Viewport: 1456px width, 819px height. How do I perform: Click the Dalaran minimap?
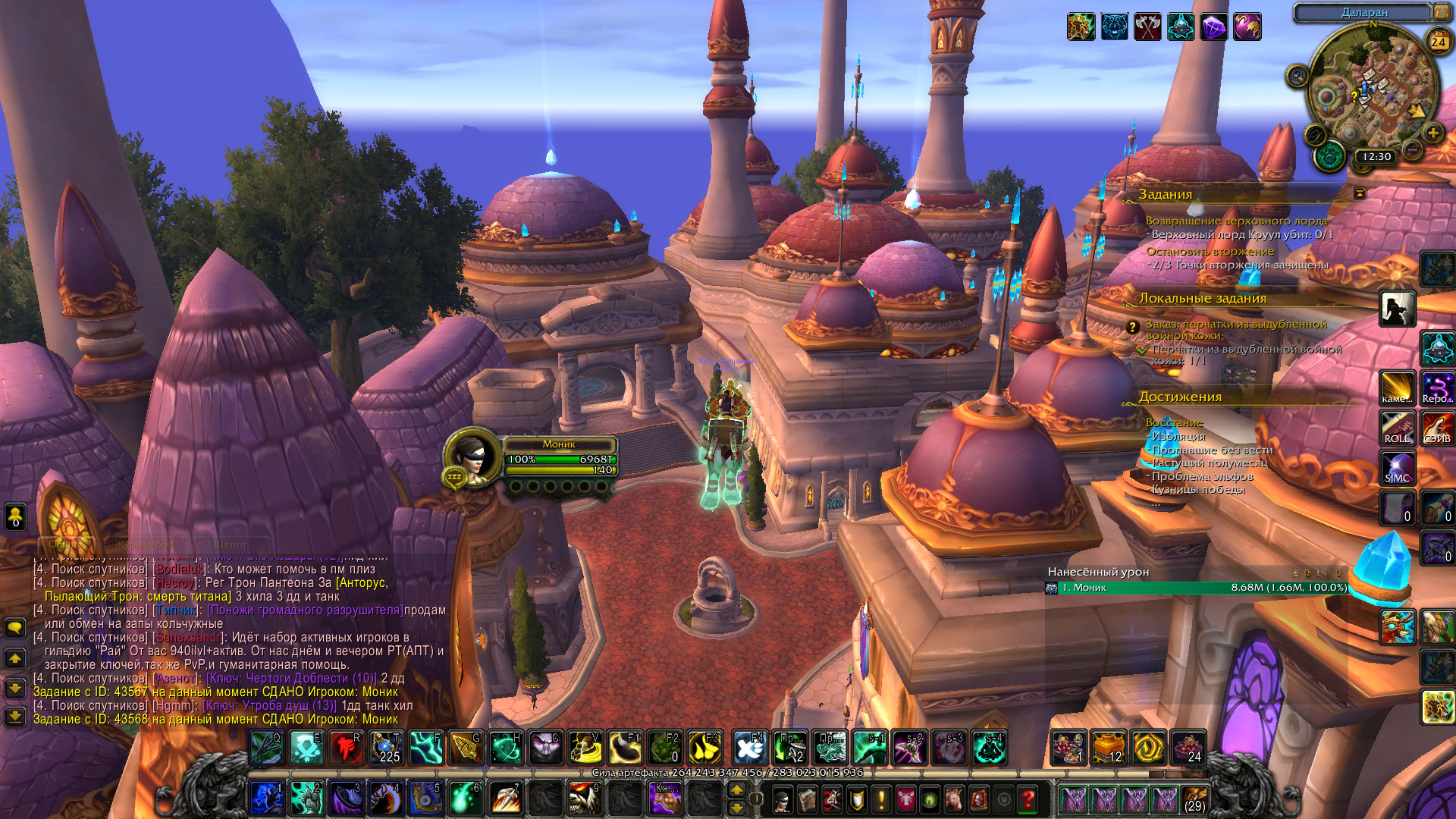(1373, 91)
